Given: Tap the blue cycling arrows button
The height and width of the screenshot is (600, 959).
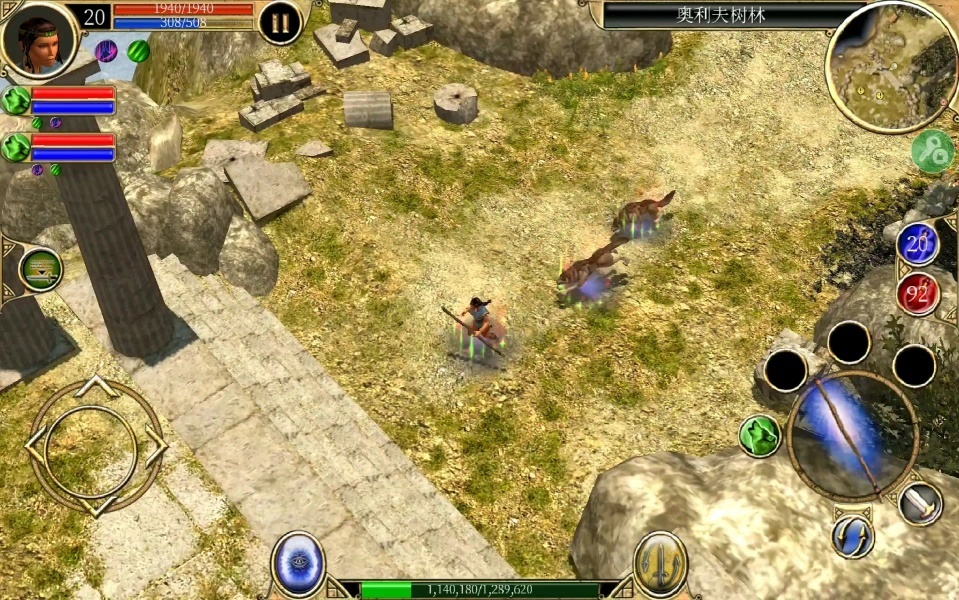Looking at the screenshot, I should pyautogui.click(x=853, y=537).
